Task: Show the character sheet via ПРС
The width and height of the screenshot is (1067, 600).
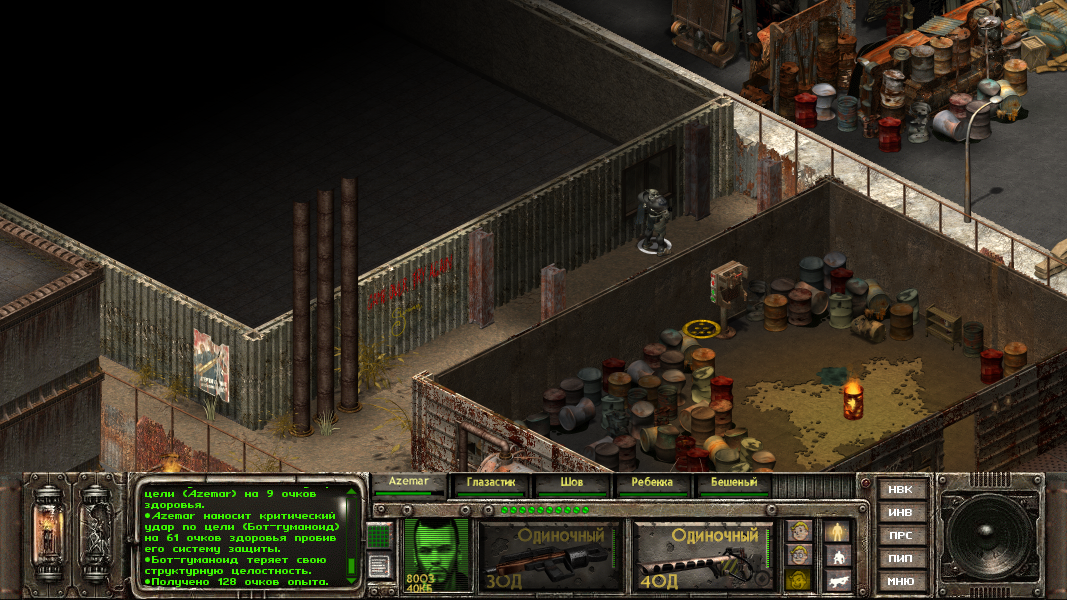Action: click(901, 536)
